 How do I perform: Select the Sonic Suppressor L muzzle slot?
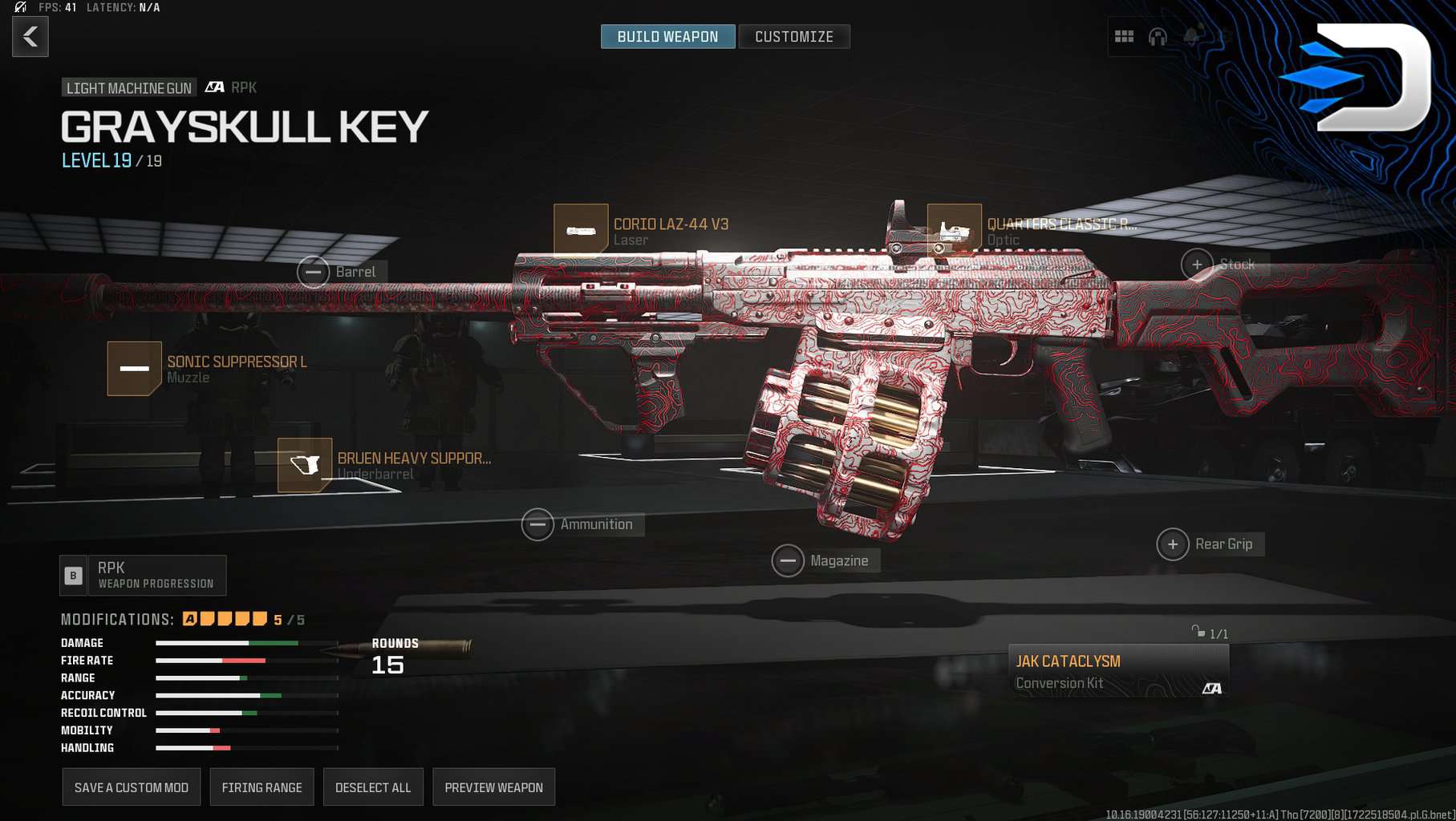click(x=135, y=369)
